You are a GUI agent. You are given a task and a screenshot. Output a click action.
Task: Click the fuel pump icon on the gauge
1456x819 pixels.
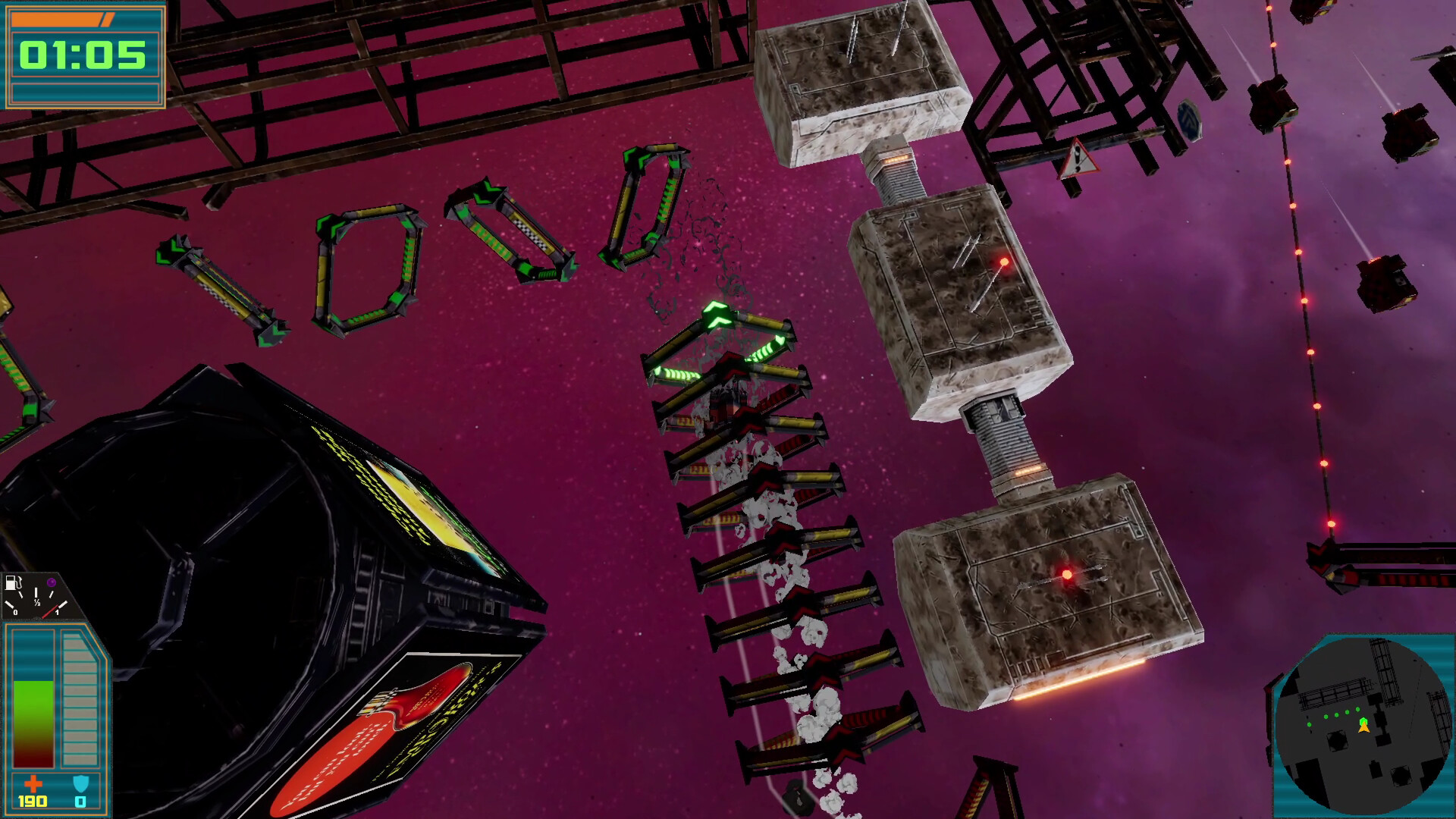click(13, 582)
